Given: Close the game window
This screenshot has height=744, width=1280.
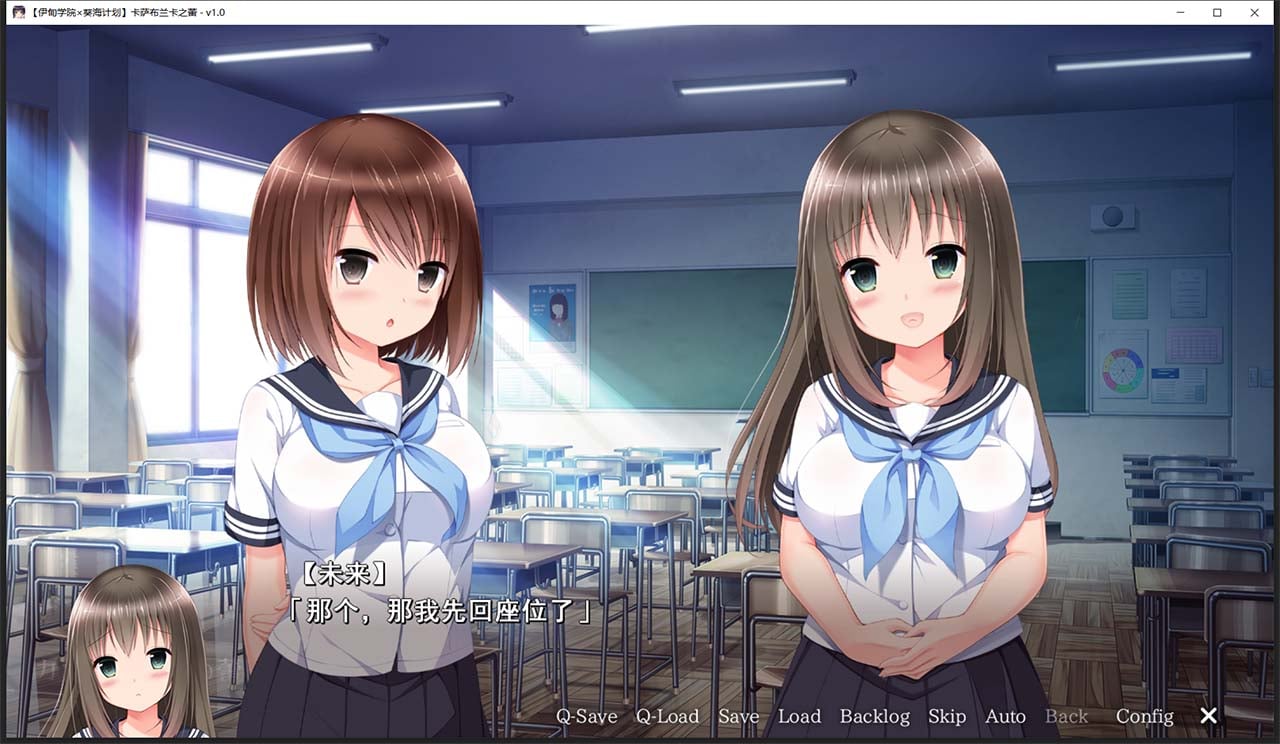Looking at the screenshot, I should coord(1254,12).
